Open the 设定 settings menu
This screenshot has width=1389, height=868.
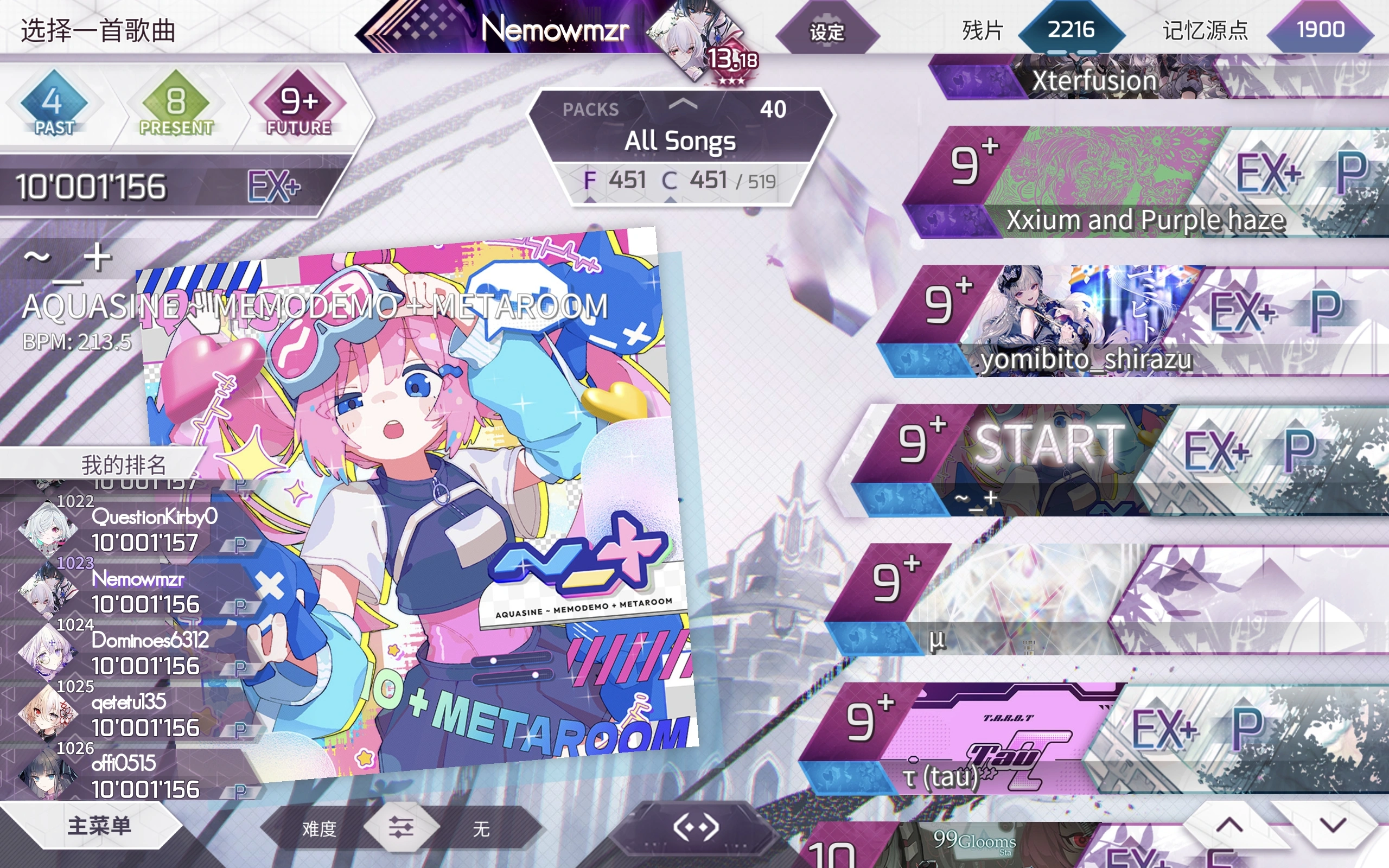tap(826, 33)
